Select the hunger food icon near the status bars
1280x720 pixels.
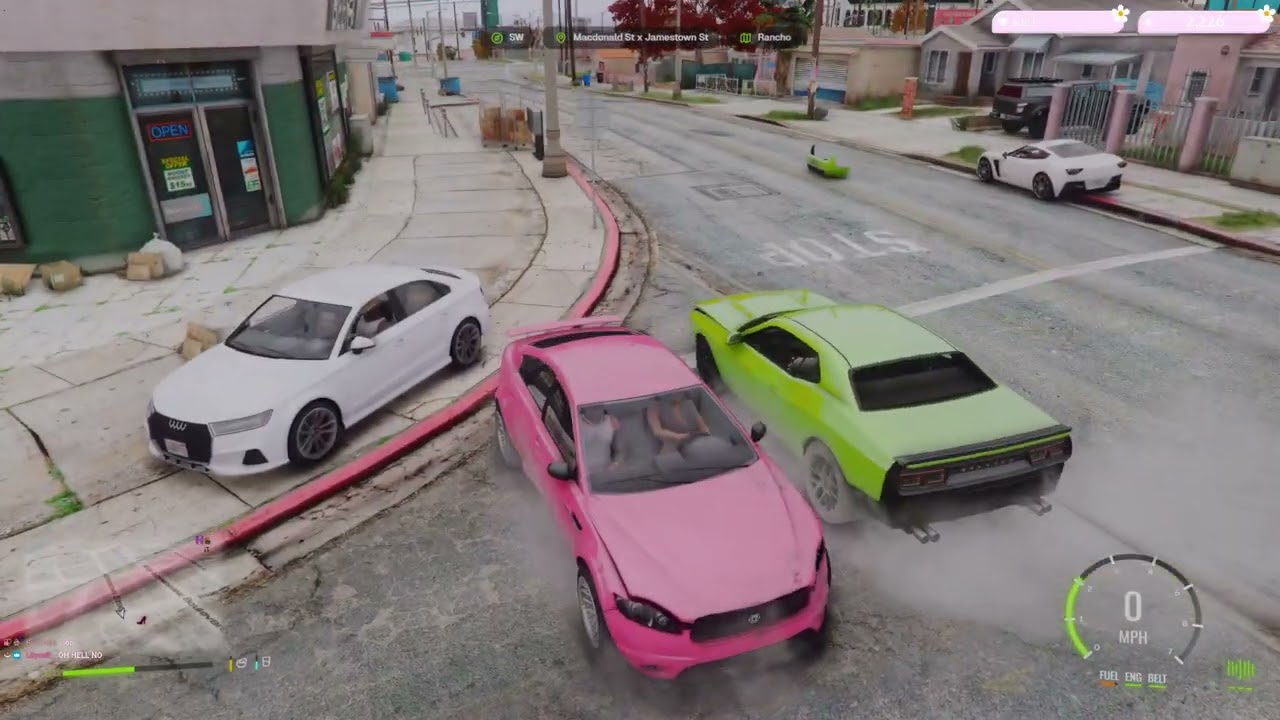tap(241, 663)
